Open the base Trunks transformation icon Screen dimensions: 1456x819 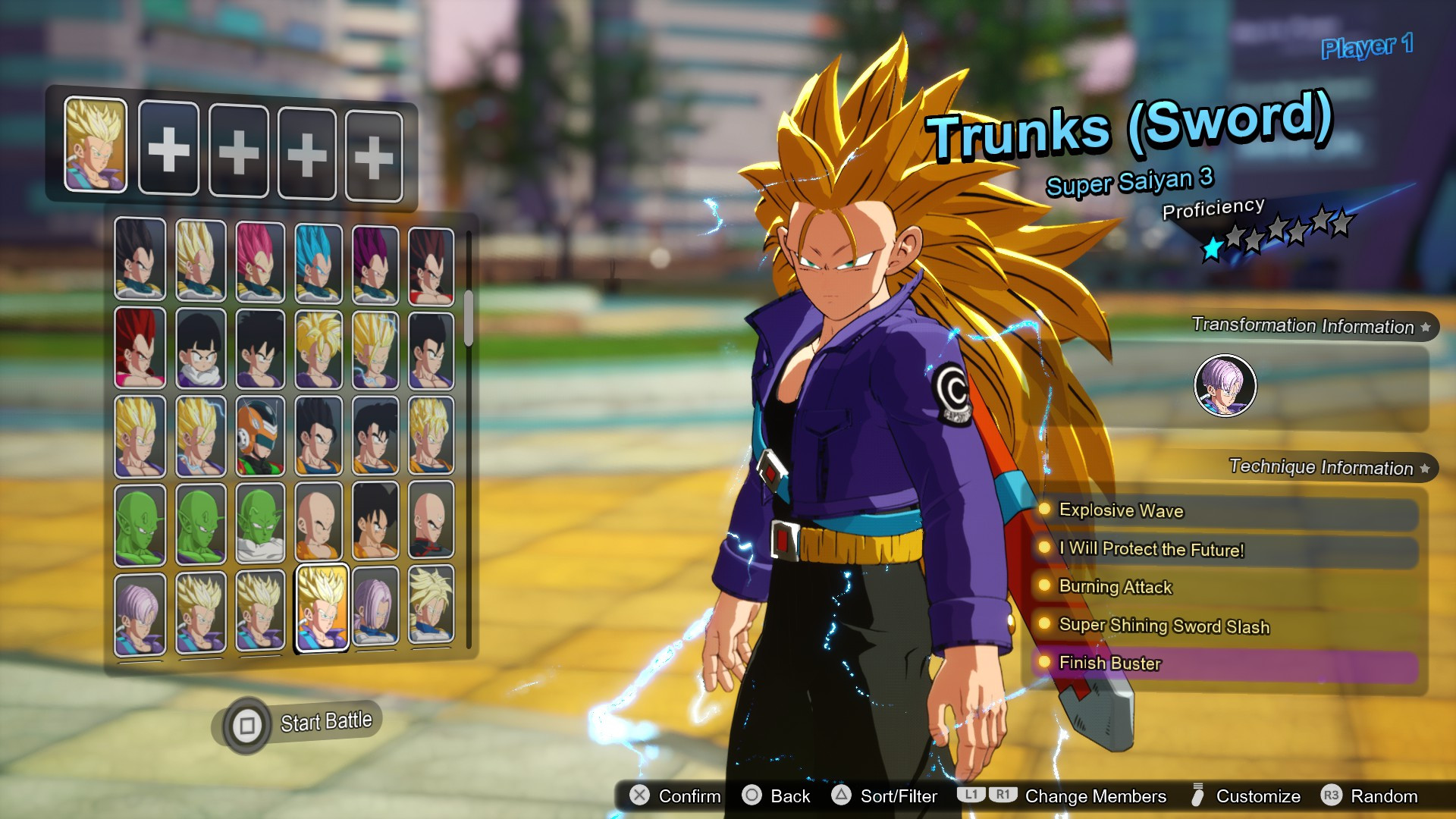[x=1225, y=385]
